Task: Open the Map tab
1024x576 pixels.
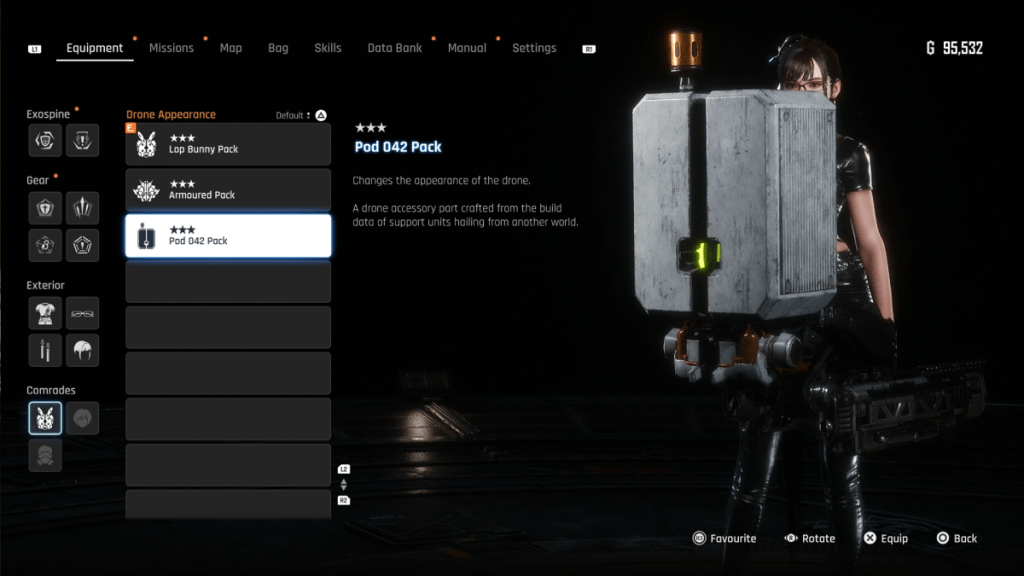Action: [231, 48]
